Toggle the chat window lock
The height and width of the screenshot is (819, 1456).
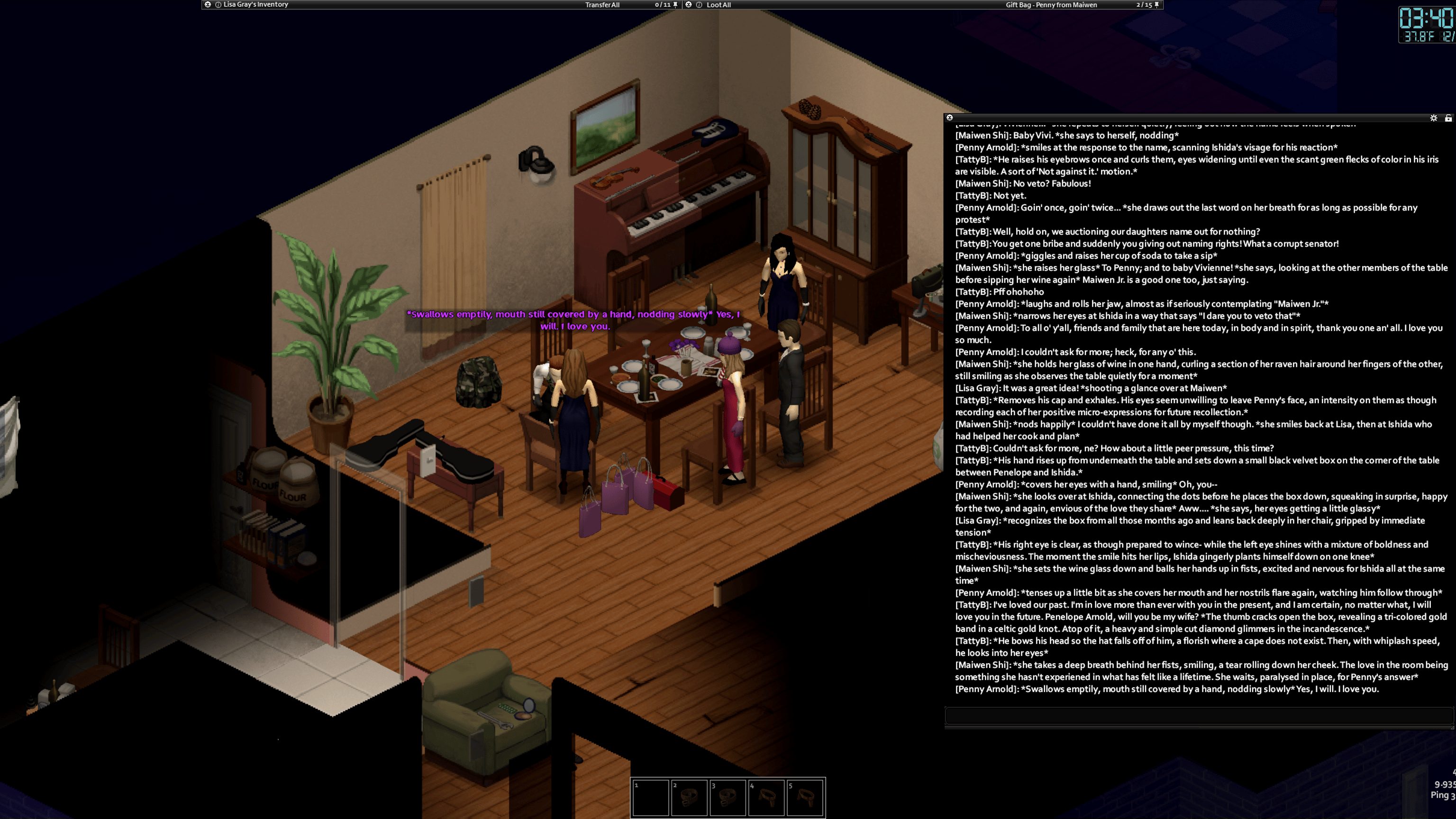[x=1448, y=118]
